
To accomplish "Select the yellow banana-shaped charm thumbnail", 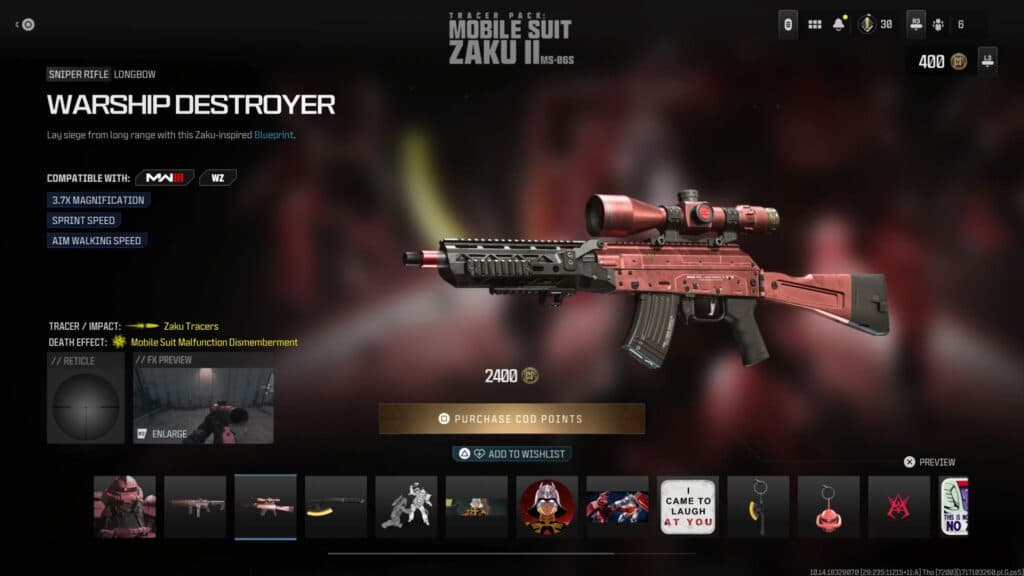I will (758, 506).
